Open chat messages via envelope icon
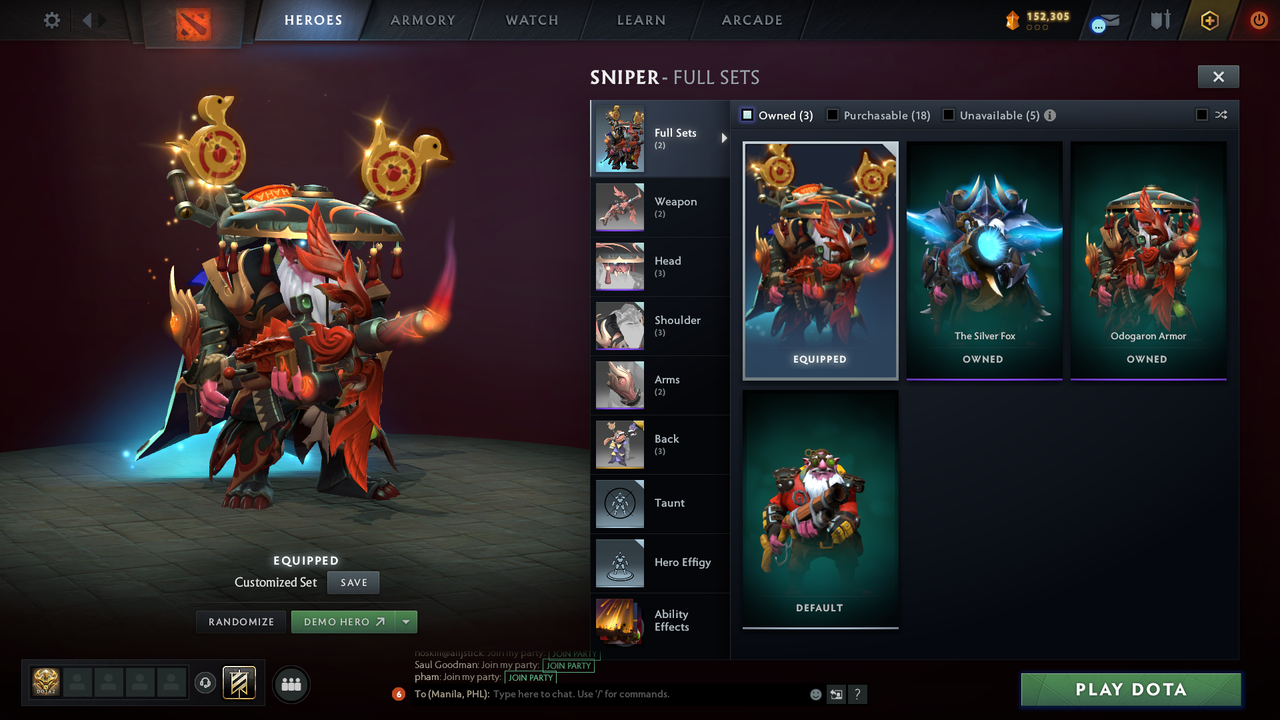 pyautogui.click(x=1105, y=22)
